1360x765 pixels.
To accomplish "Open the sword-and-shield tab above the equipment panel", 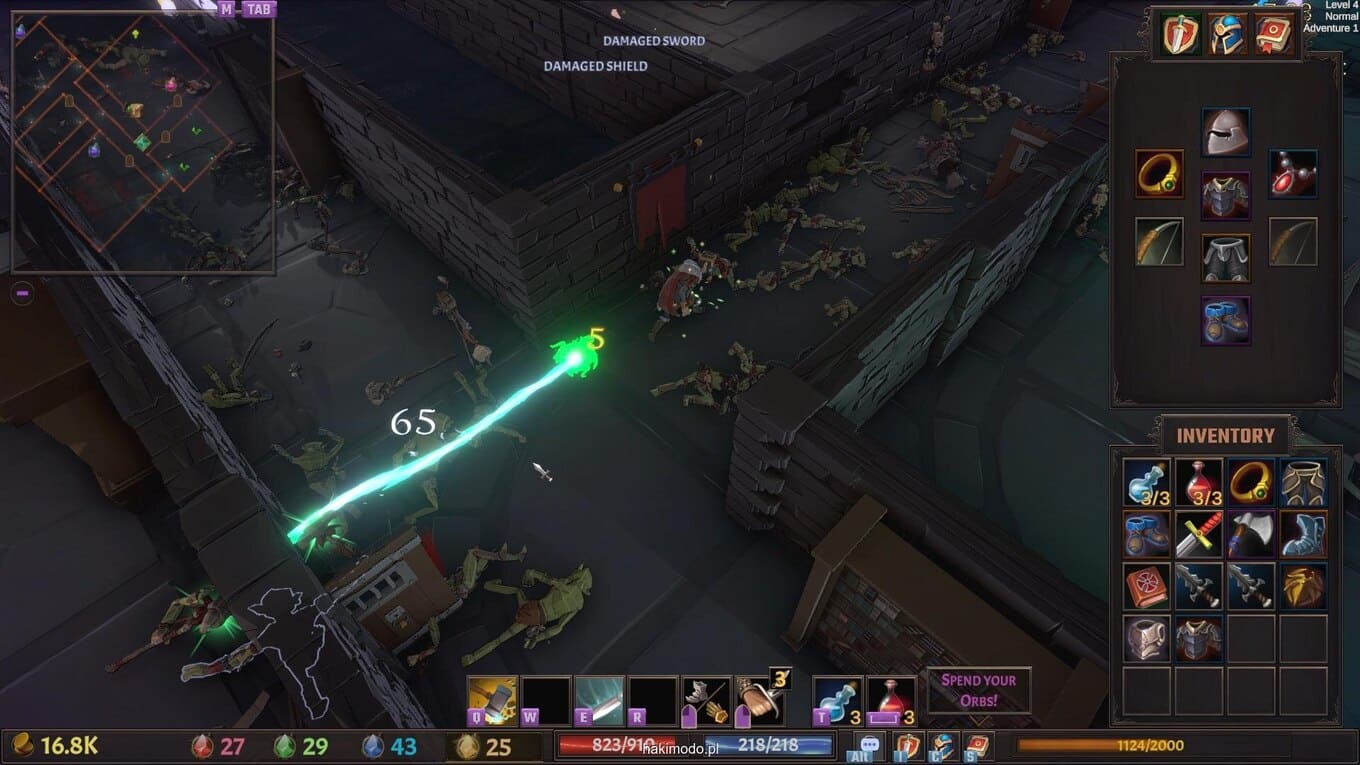I will [x=1181, y=35].
